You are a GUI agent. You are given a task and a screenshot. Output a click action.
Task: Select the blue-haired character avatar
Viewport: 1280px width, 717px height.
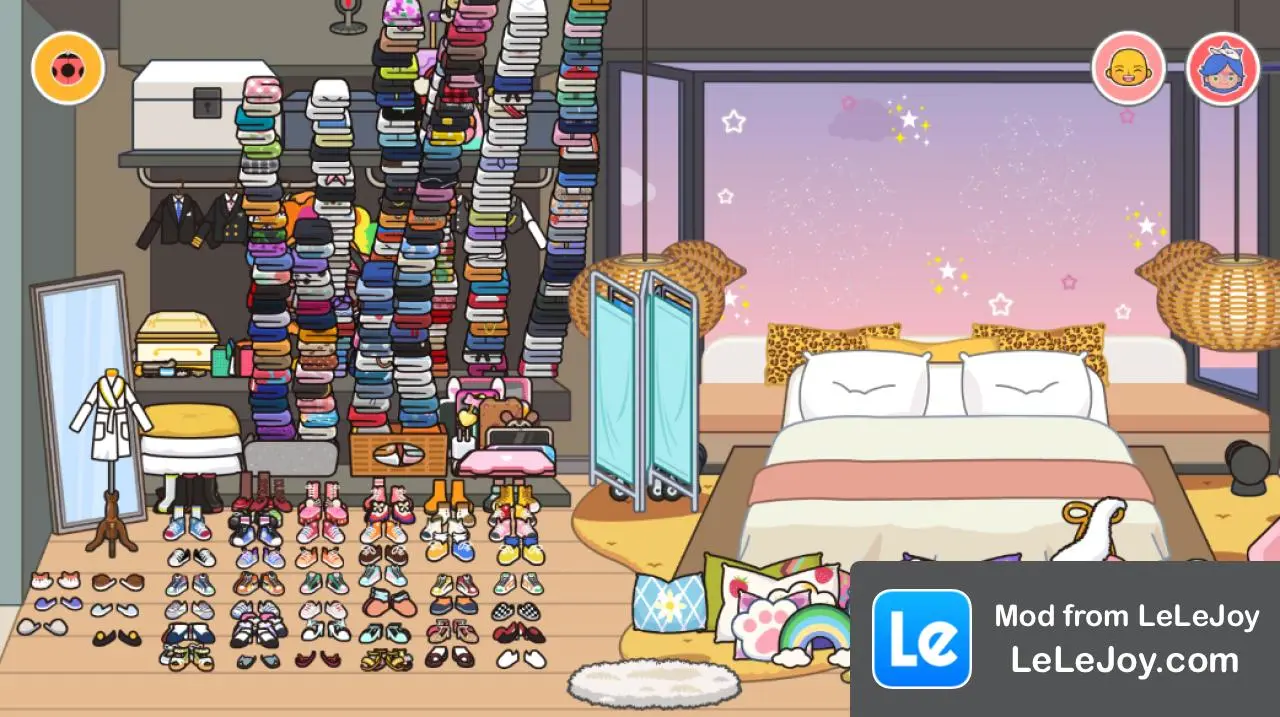1222,68
